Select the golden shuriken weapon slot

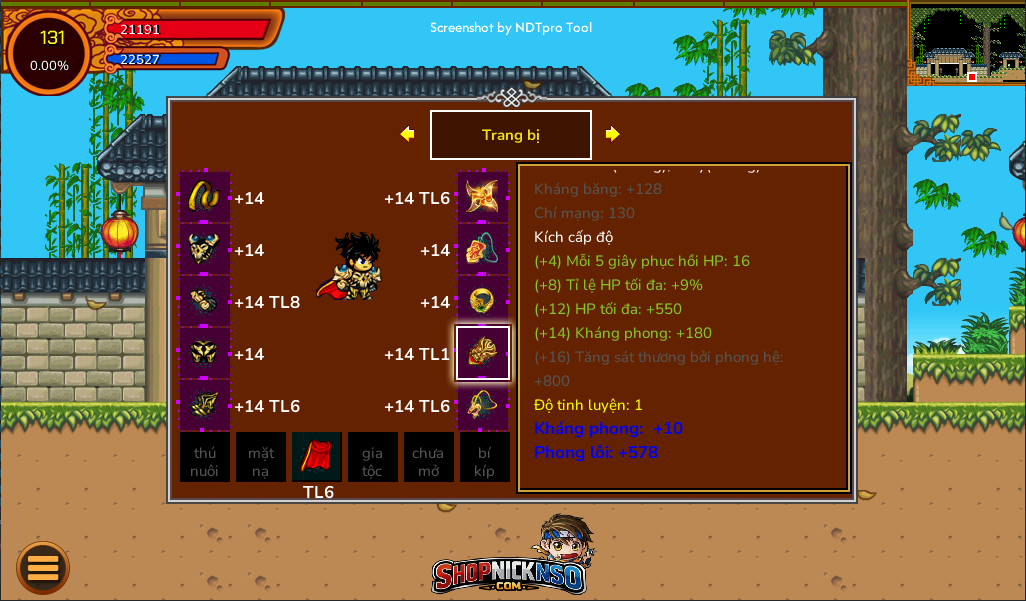(x=483, y=197)
